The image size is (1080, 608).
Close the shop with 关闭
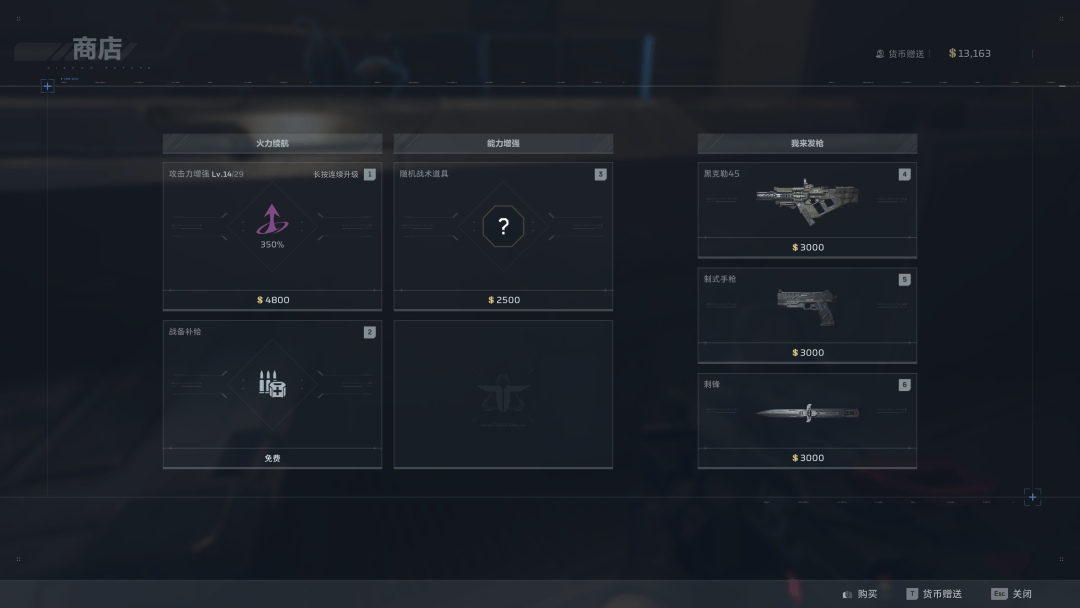[x=1012, y=594]
